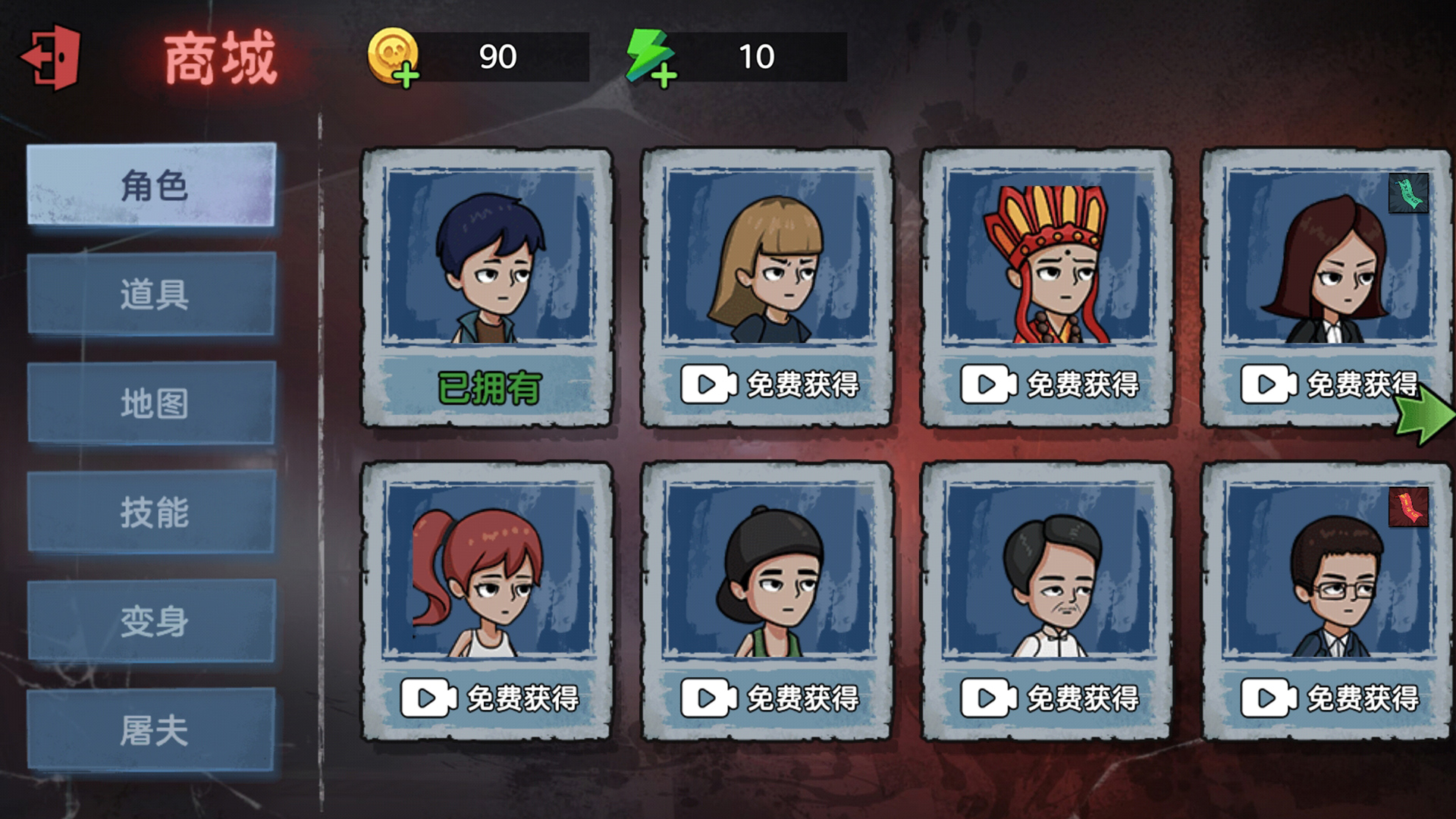Exit the shop via red door icon

pyautogui.click(x=52, y=58)
